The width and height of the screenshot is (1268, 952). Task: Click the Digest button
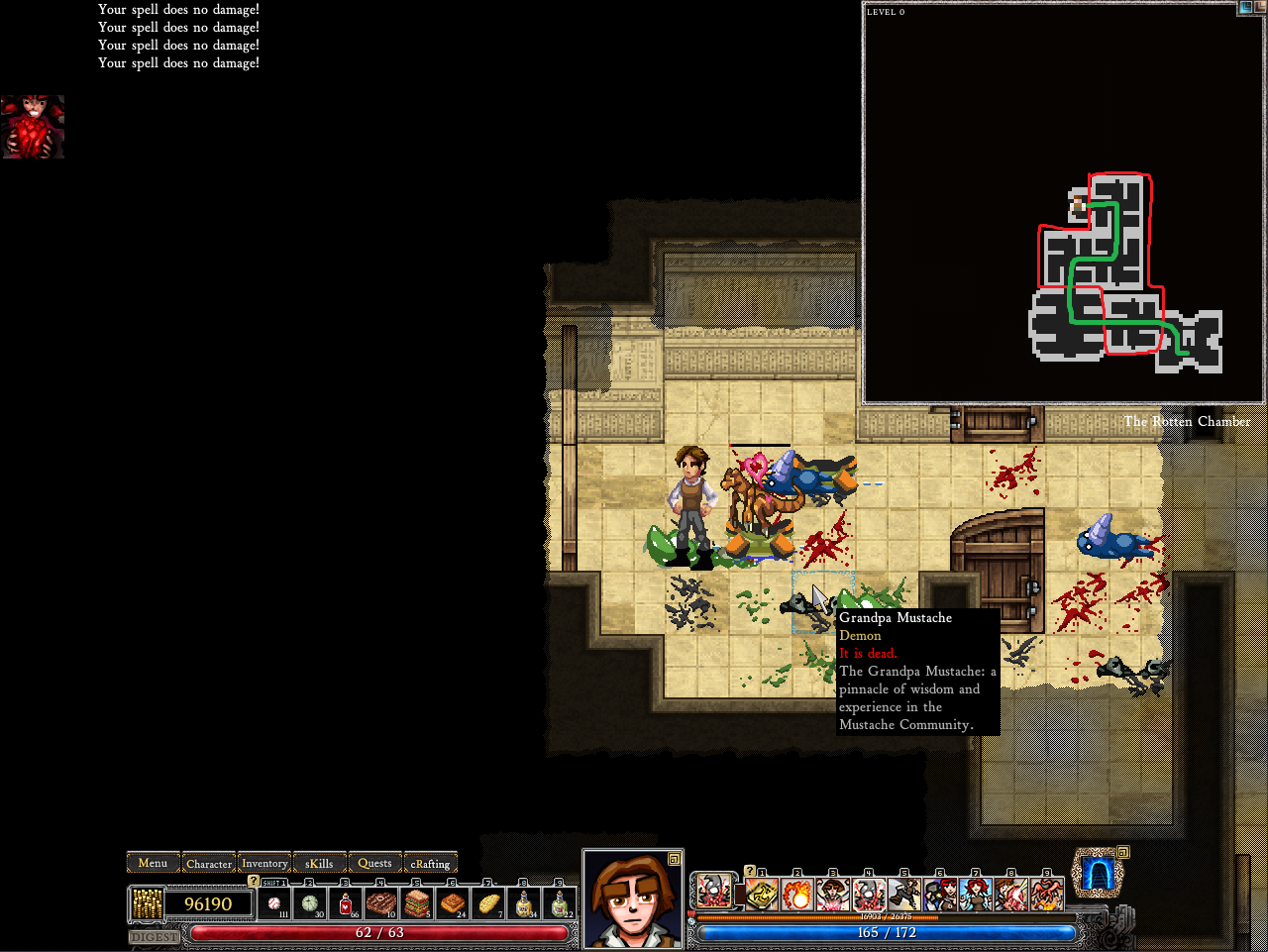pyautogui.click(x=155, y=936)
